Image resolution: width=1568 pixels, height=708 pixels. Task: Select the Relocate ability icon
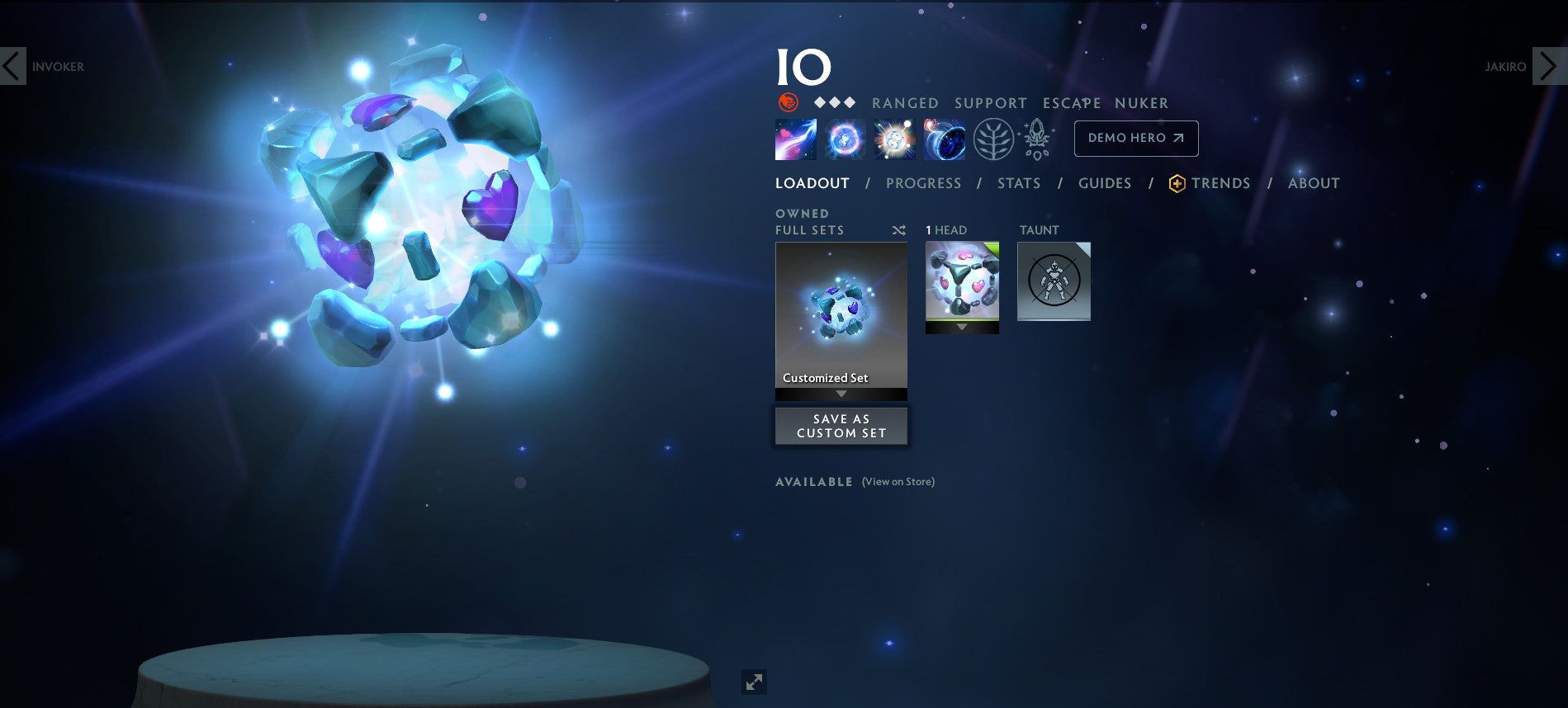point(943,139)
